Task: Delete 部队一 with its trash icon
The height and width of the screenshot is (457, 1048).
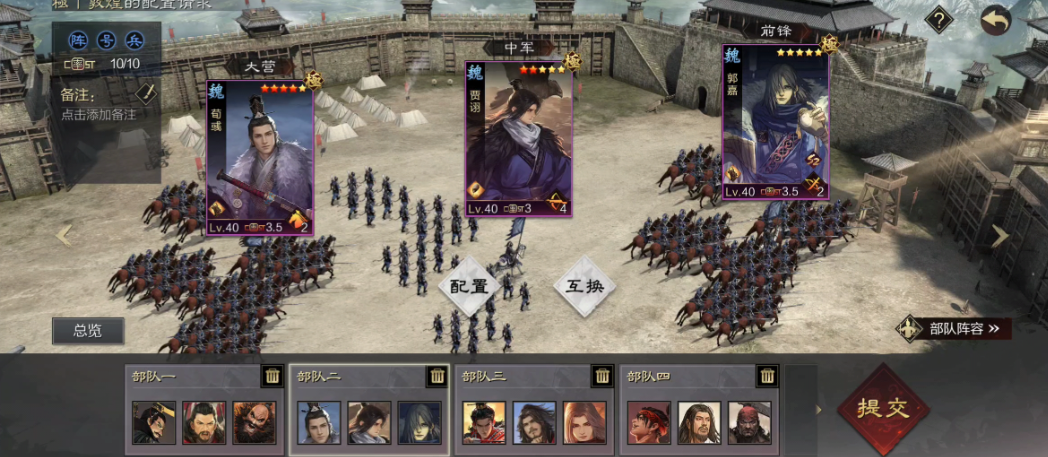Action: pyautogui.click(x=272, y=376)
